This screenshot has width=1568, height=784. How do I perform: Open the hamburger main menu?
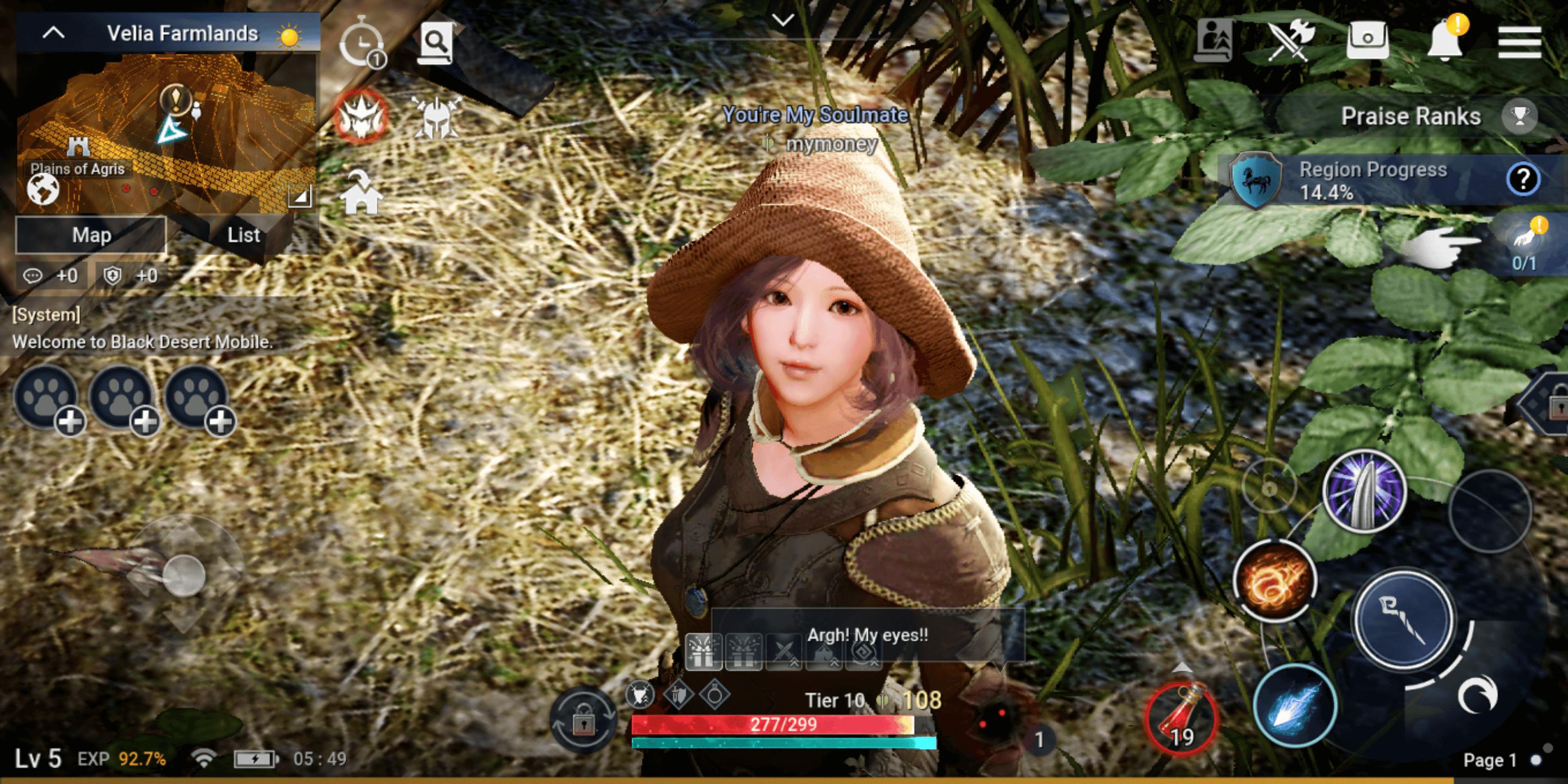pyautogui.click(x=1520, y=41)
